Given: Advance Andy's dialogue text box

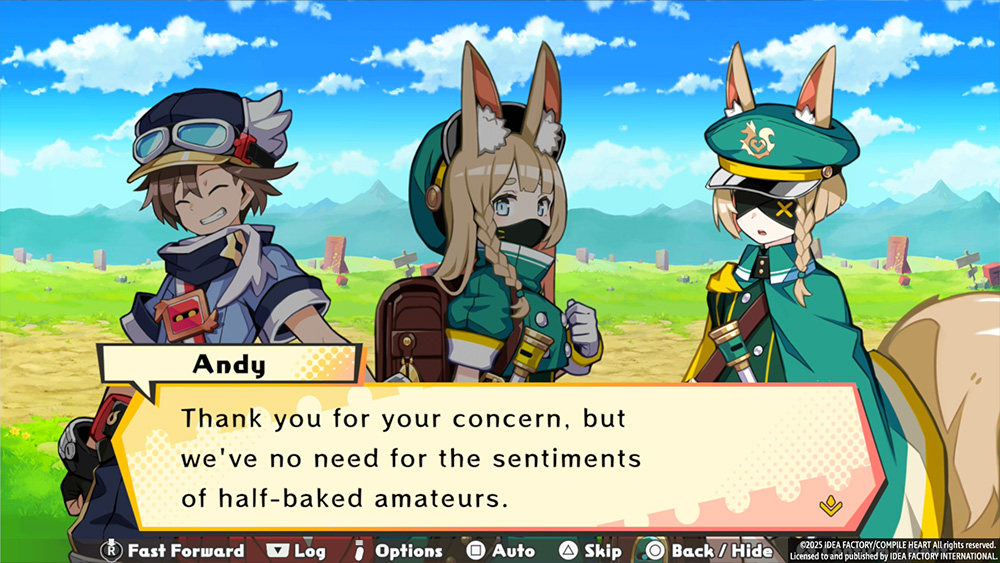Looking at the screenshot, I should [480, 455].
